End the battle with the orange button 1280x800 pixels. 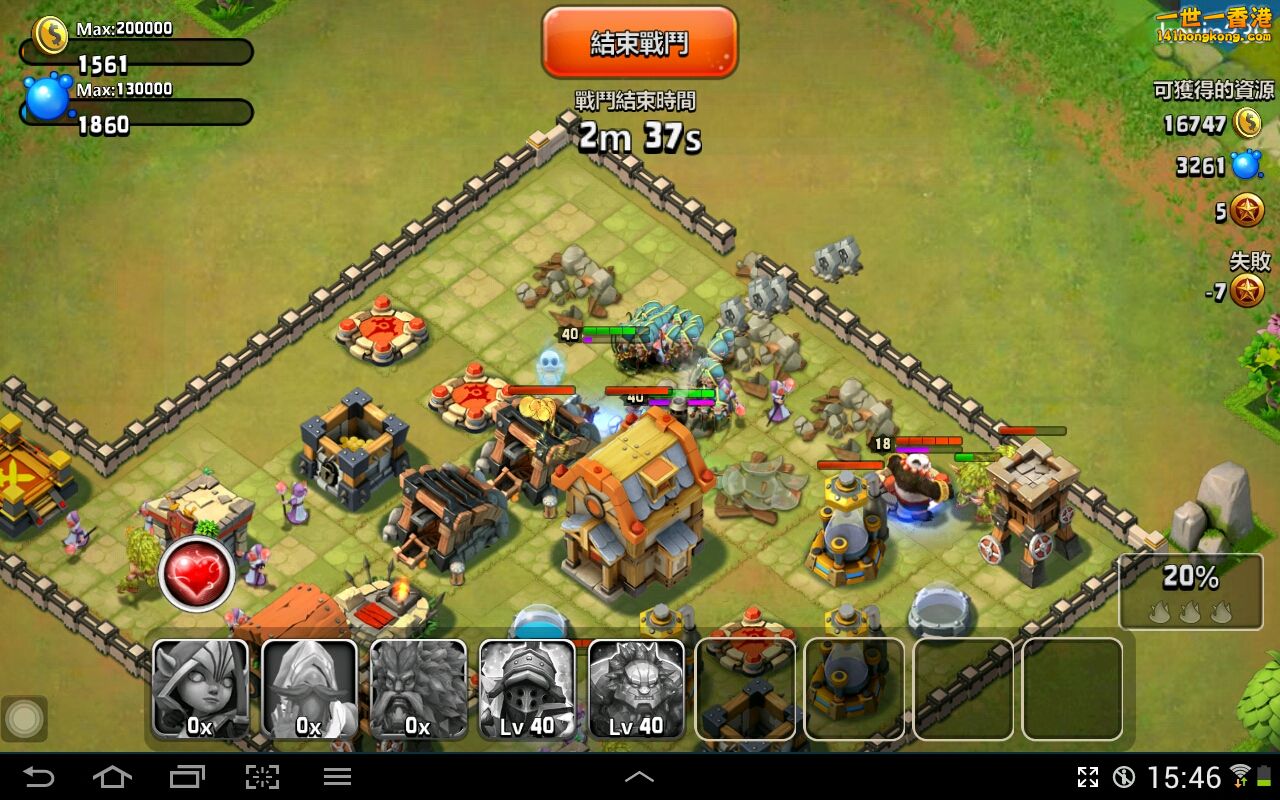(x=639, y=43)
